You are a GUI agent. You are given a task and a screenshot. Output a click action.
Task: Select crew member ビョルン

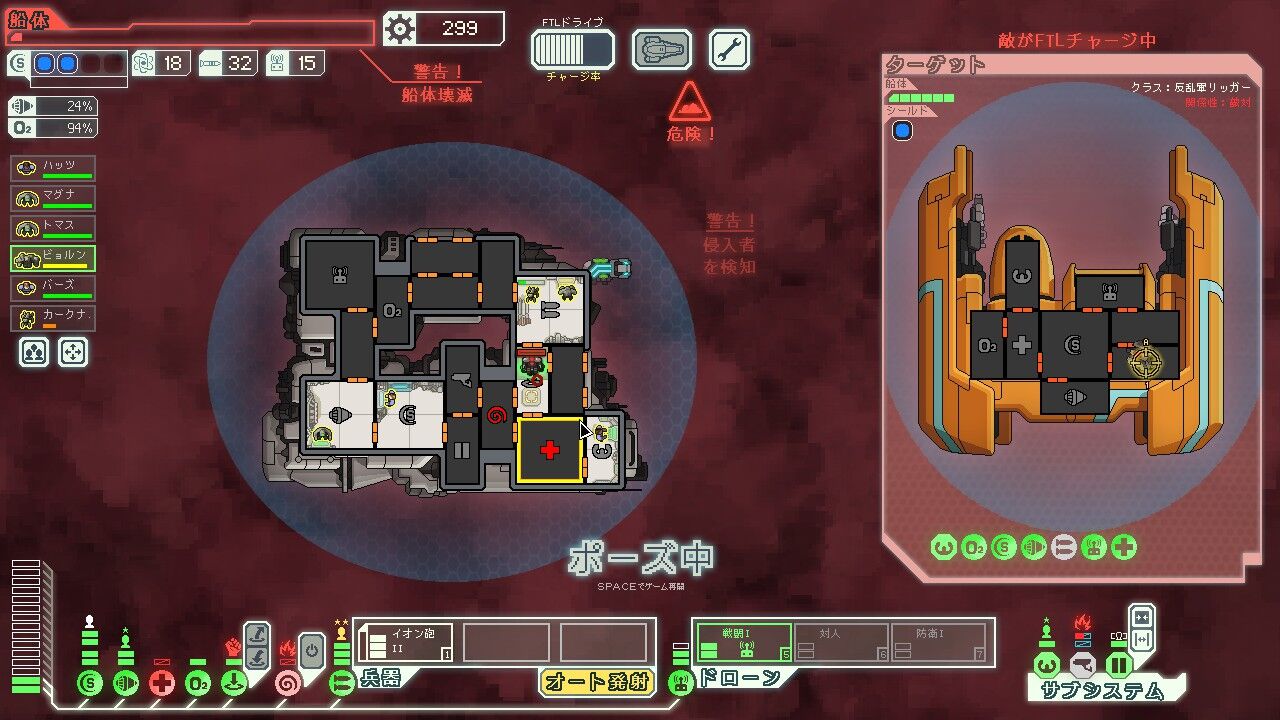point(53,258)
